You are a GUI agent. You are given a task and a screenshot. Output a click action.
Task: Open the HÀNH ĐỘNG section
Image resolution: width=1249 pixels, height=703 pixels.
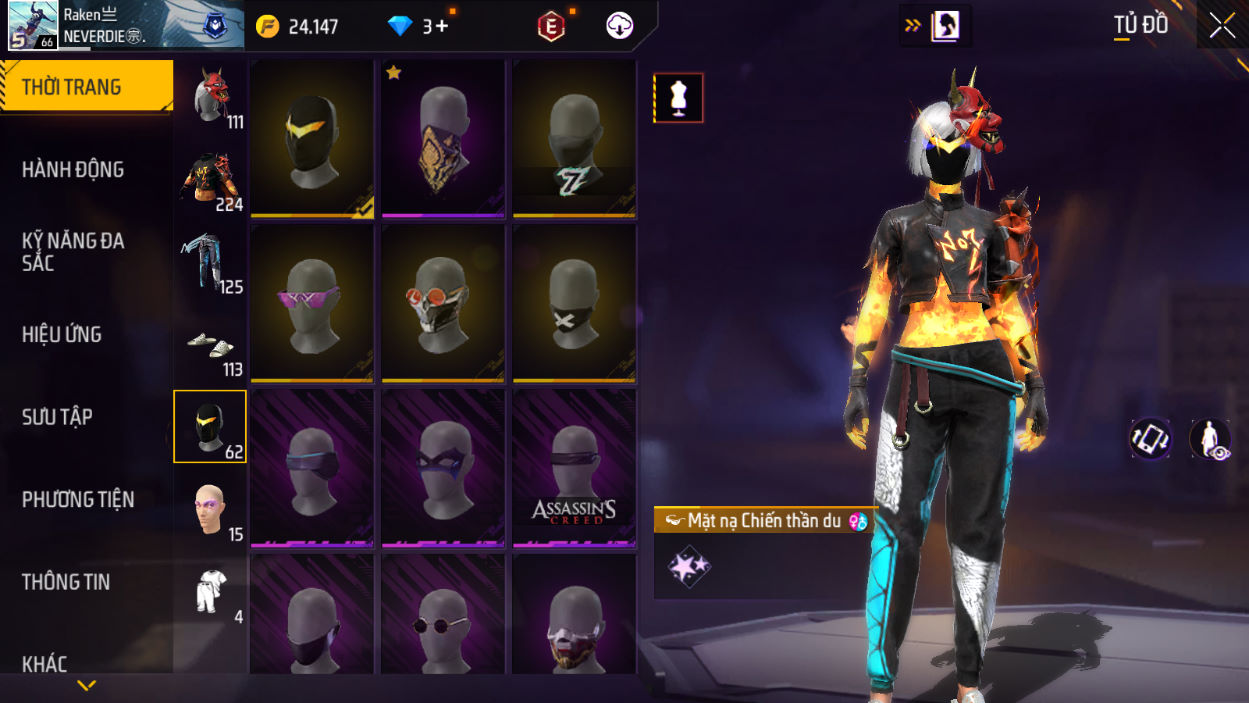point(73,170)
